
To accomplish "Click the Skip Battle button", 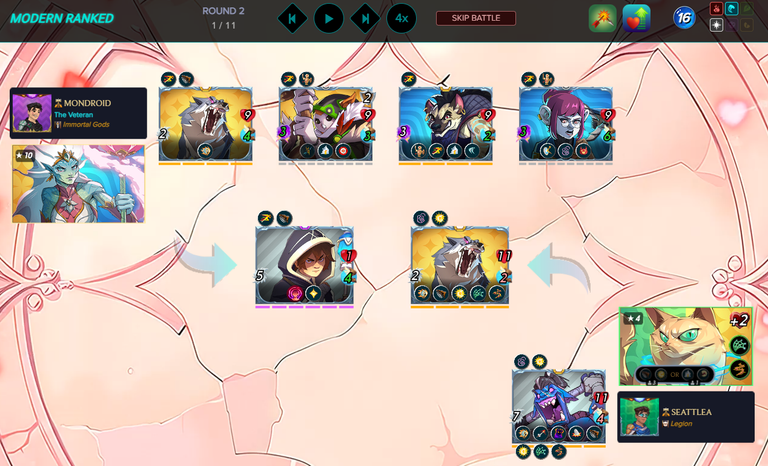I will (476, 18).
